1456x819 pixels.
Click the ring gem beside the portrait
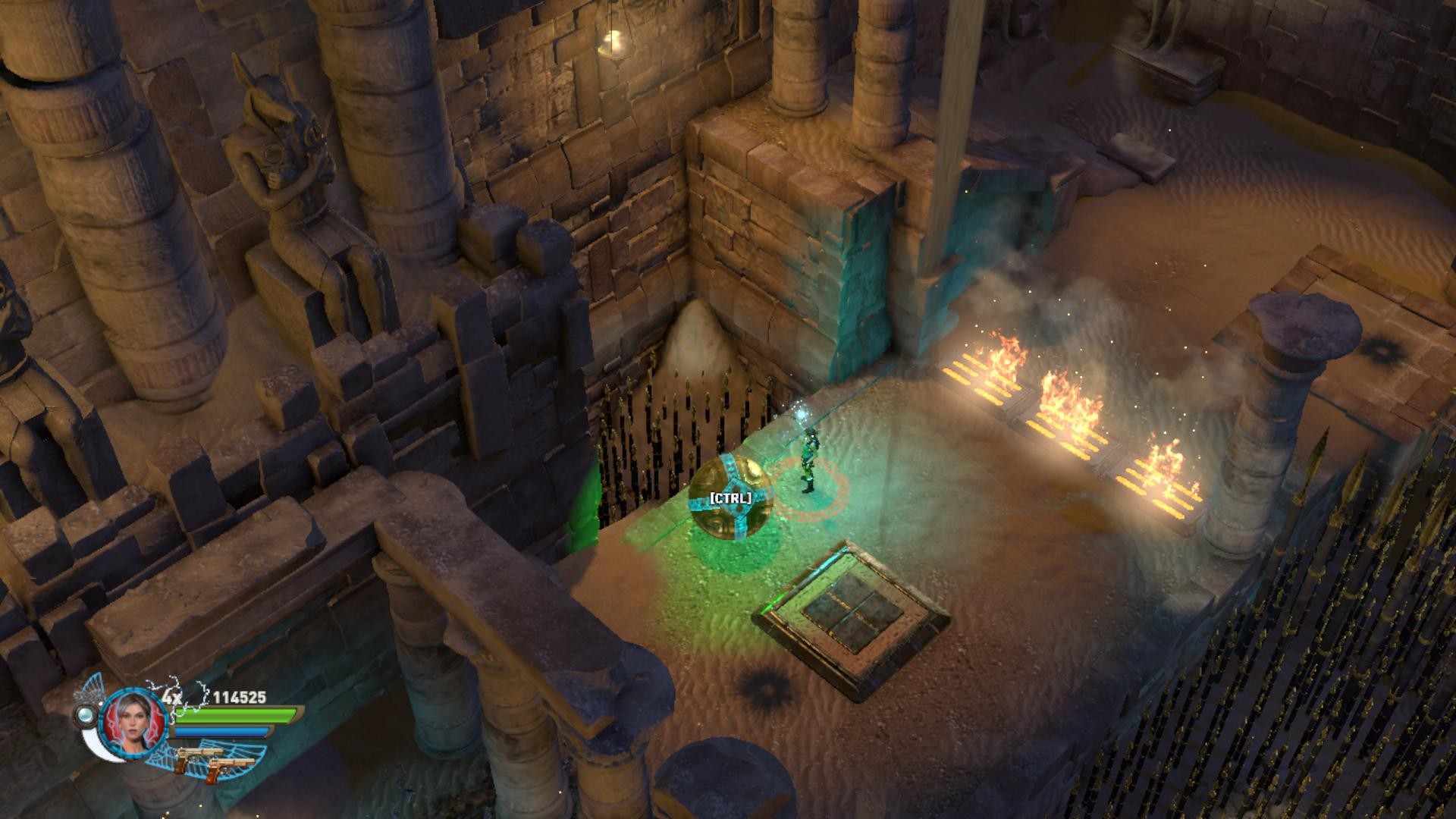point(86,715)
